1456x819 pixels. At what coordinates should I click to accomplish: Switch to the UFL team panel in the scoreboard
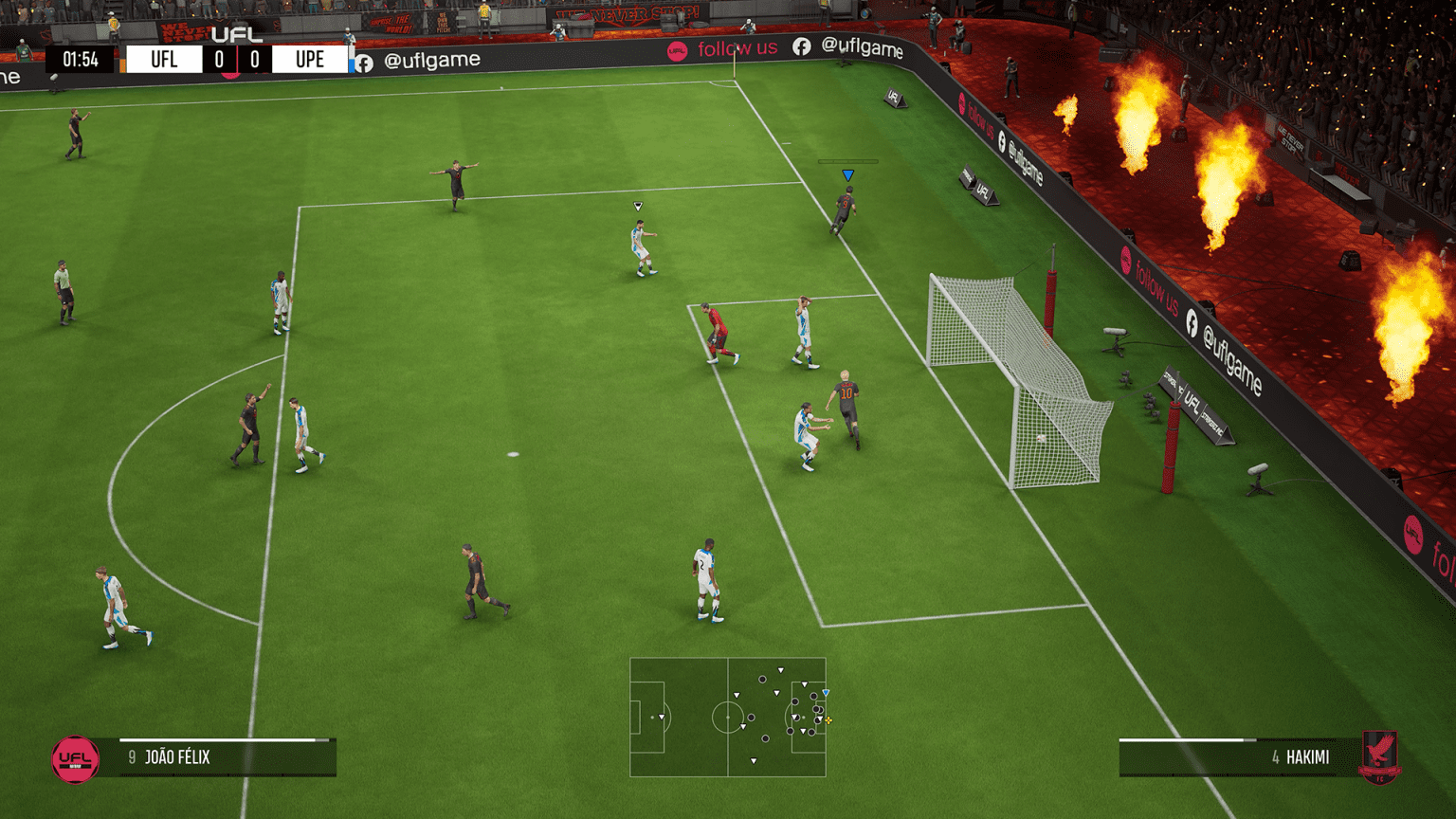165,59
